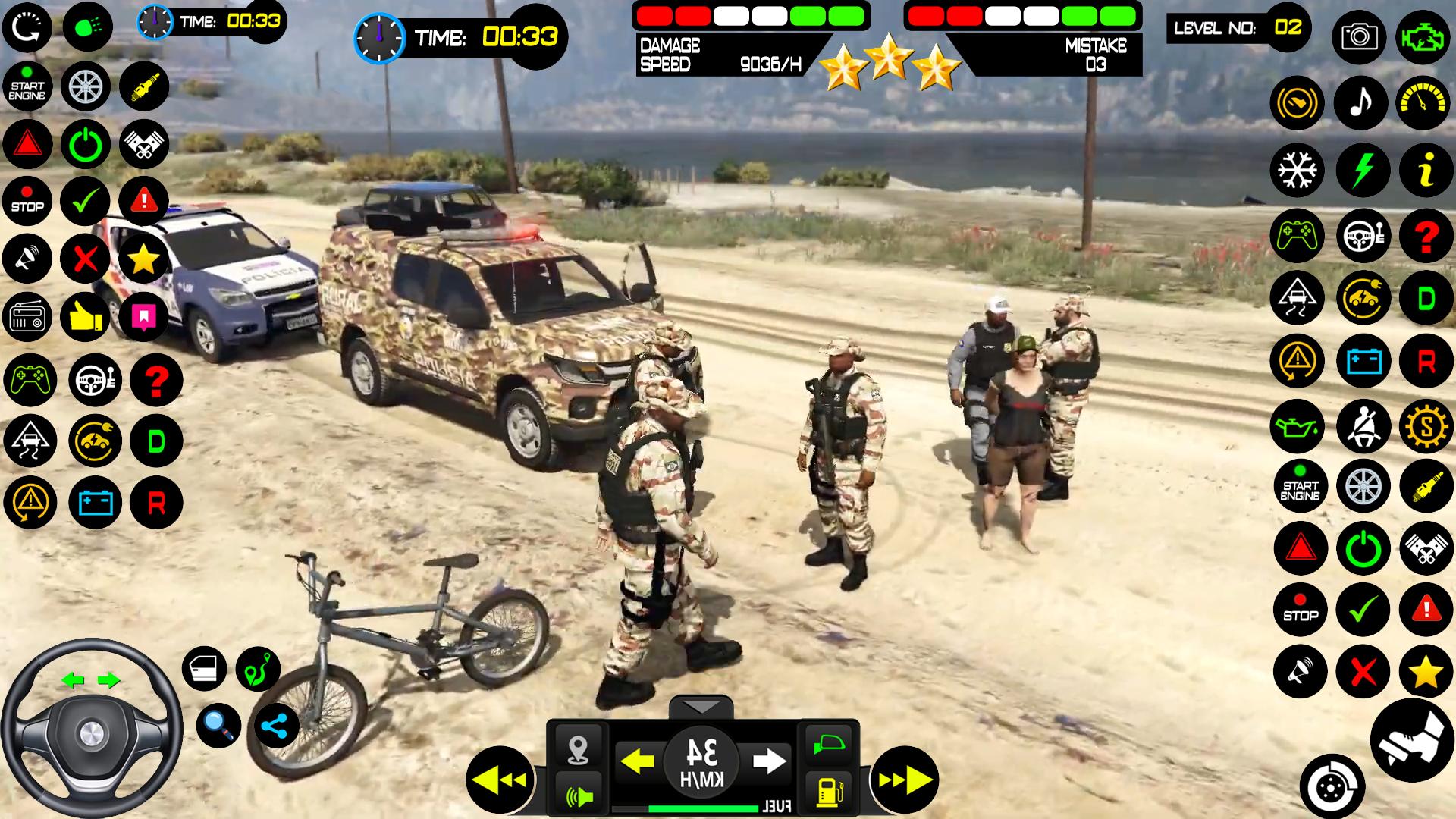Open the car door button
The image size is (1456, 819).
click(x=204, y=668)
